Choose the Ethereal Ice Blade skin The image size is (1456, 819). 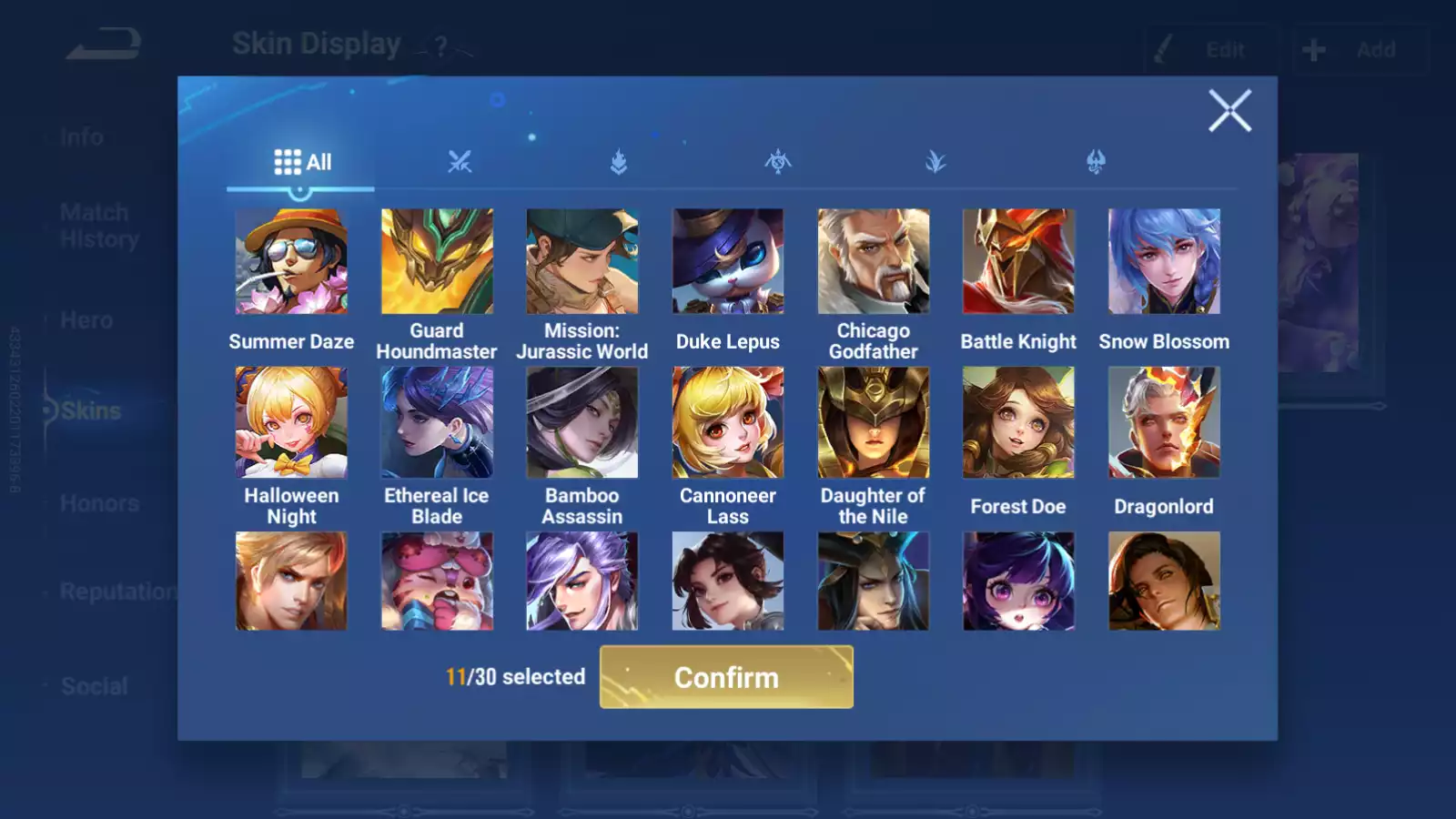[437, 422]
